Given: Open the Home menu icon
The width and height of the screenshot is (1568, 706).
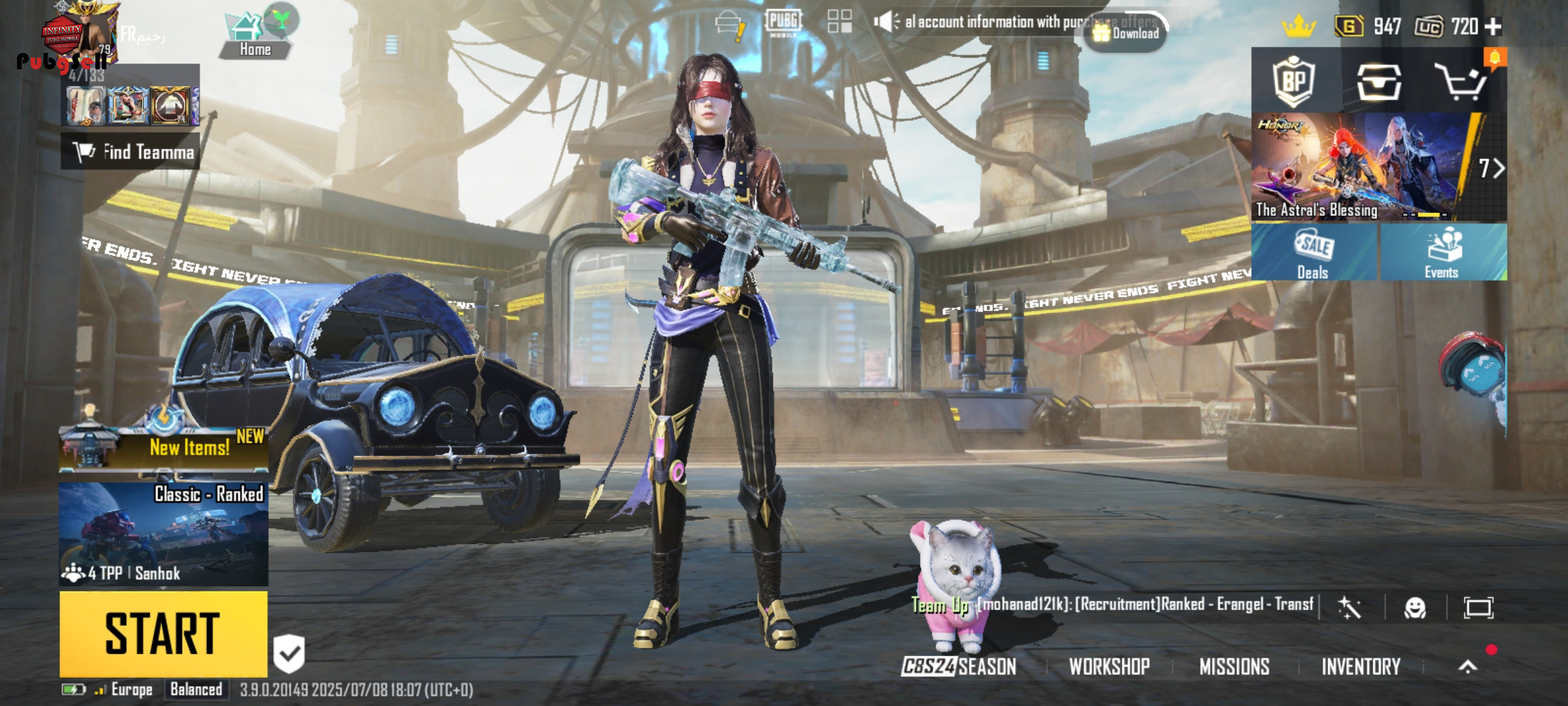Looking at the screenshot, I should pyautogui.click(x=255, y=36).
